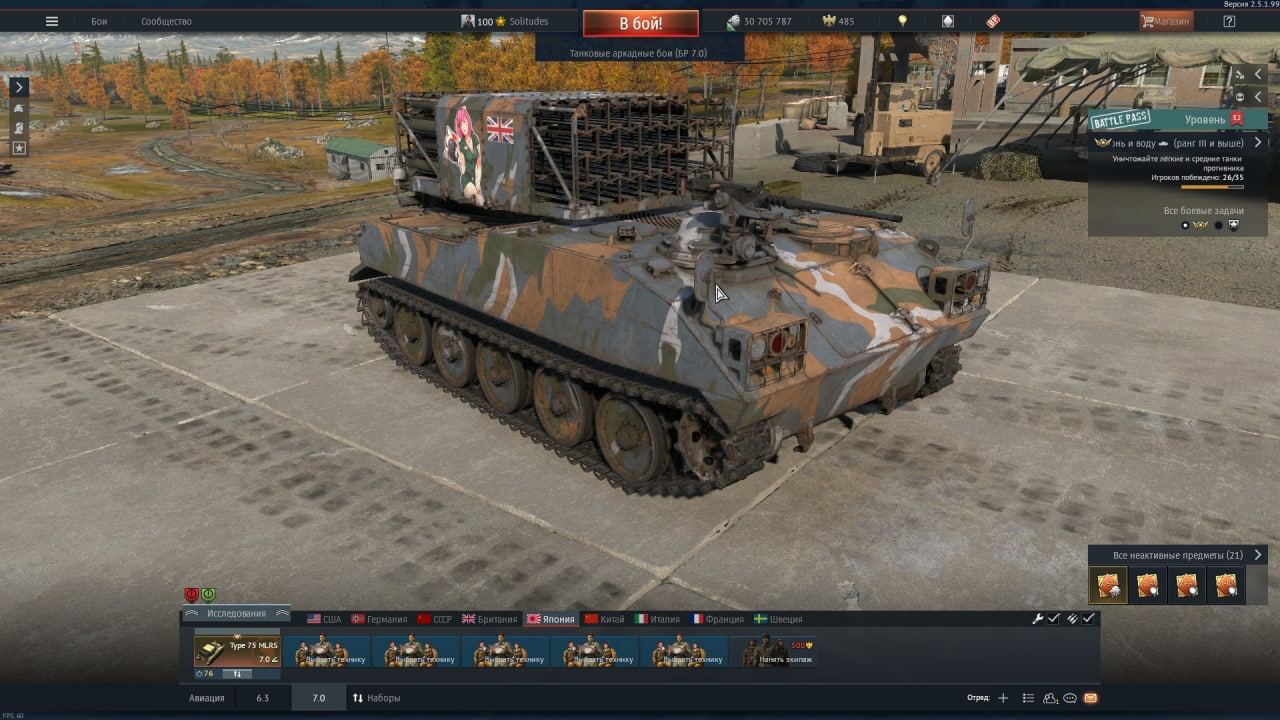
Task: Select the Италия nation tab
Action: pos(657,619)
